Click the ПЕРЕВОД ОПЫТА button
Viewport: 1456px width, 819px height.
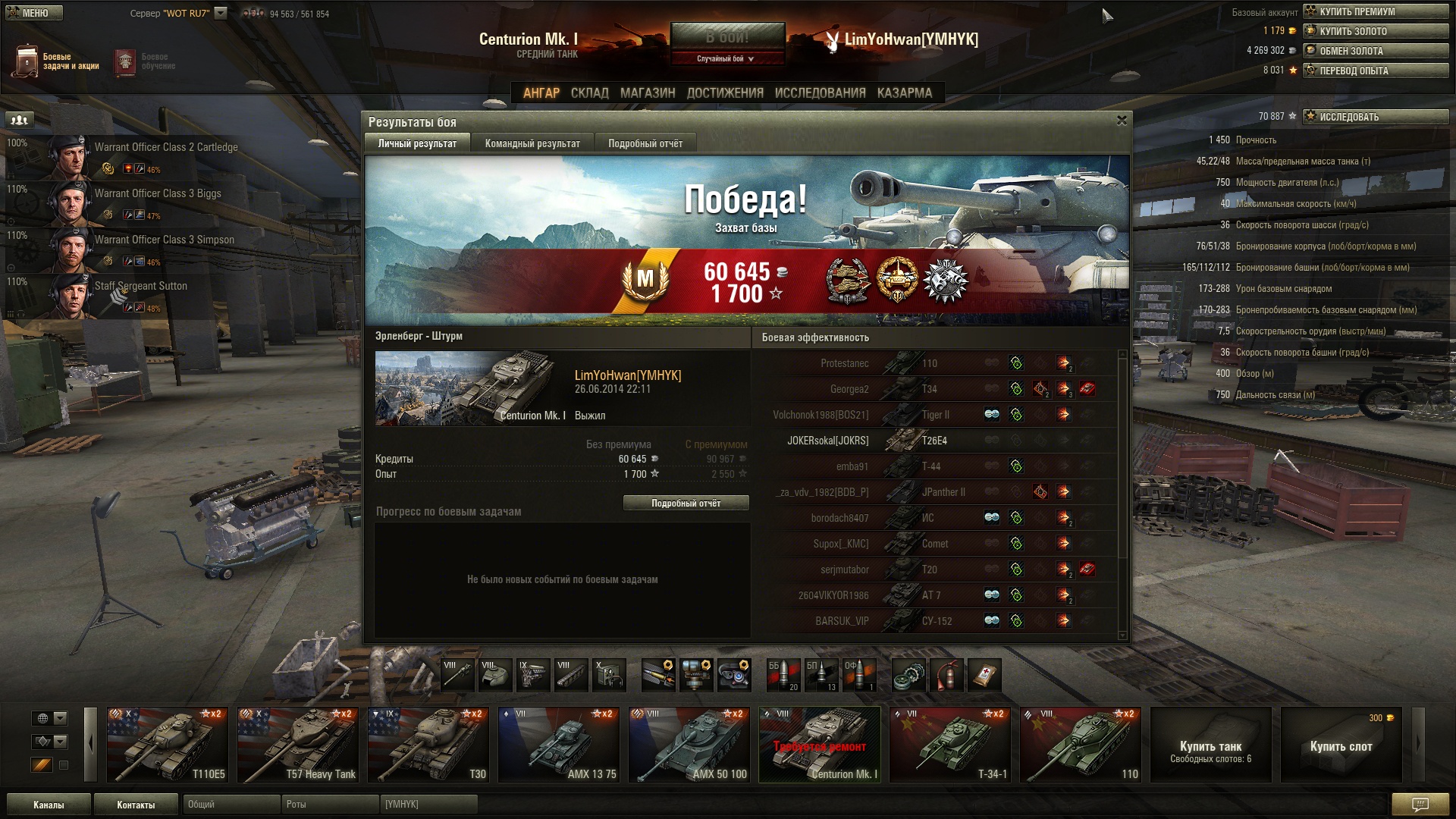(1375, 71)
